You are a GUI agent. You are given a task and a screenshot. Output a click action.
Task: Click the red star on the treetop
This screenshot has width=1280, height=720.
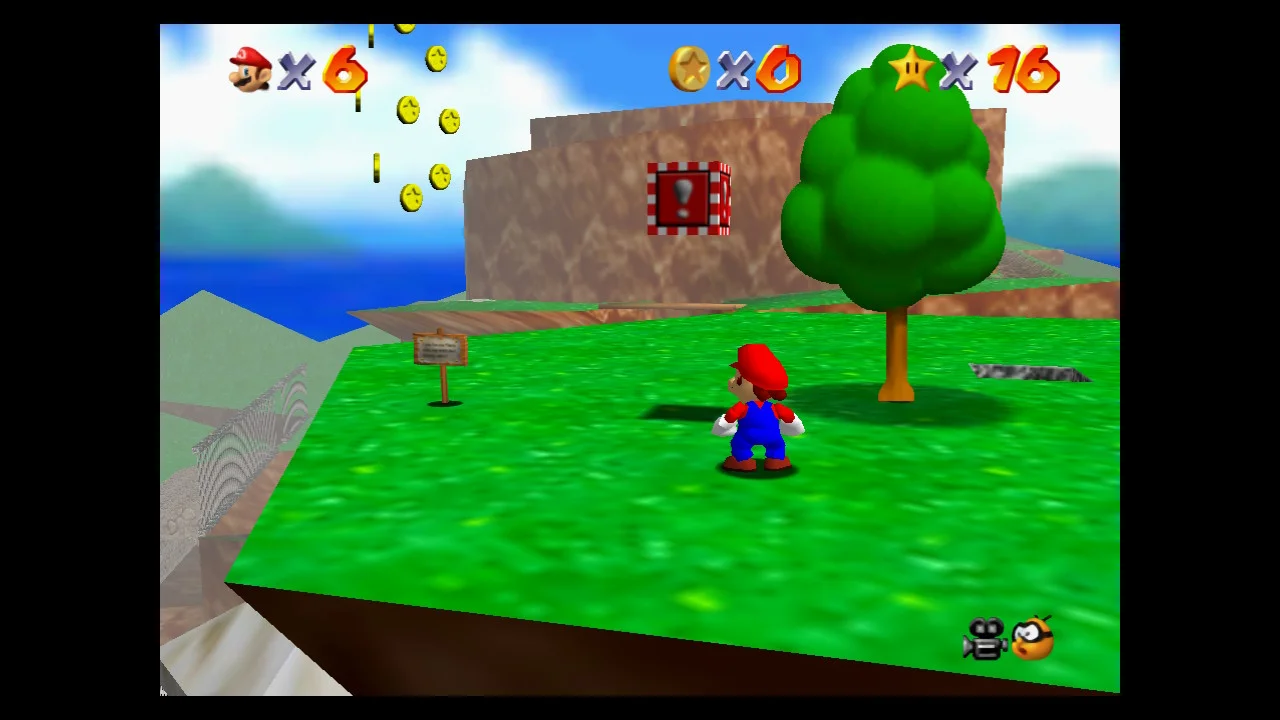(911, 68)
